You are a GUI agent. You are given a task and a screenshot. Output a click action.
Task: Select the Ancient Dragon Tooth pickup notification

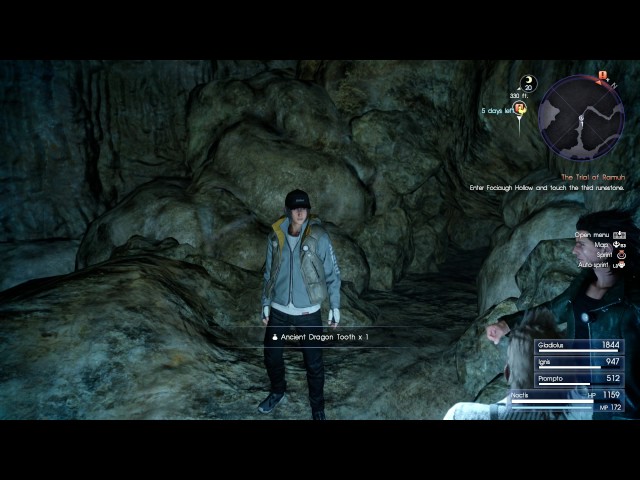coord(320,337)
